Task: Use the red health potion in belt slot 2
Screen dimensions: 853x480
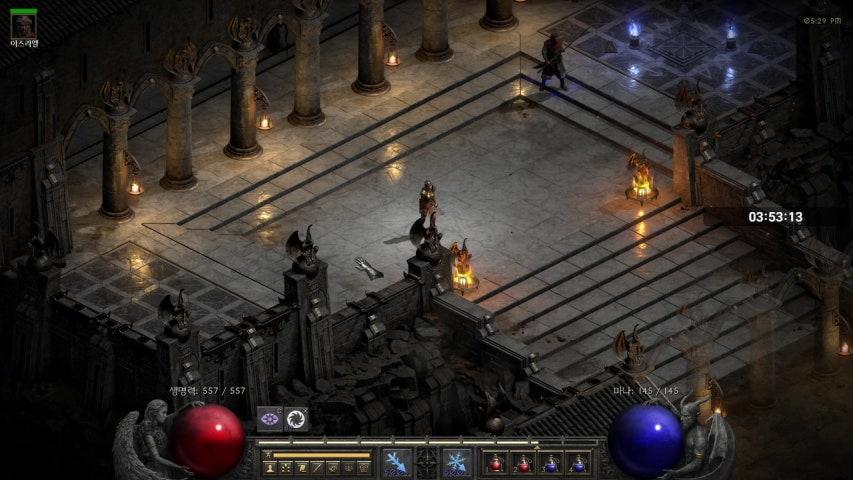Action: (523, 463)
